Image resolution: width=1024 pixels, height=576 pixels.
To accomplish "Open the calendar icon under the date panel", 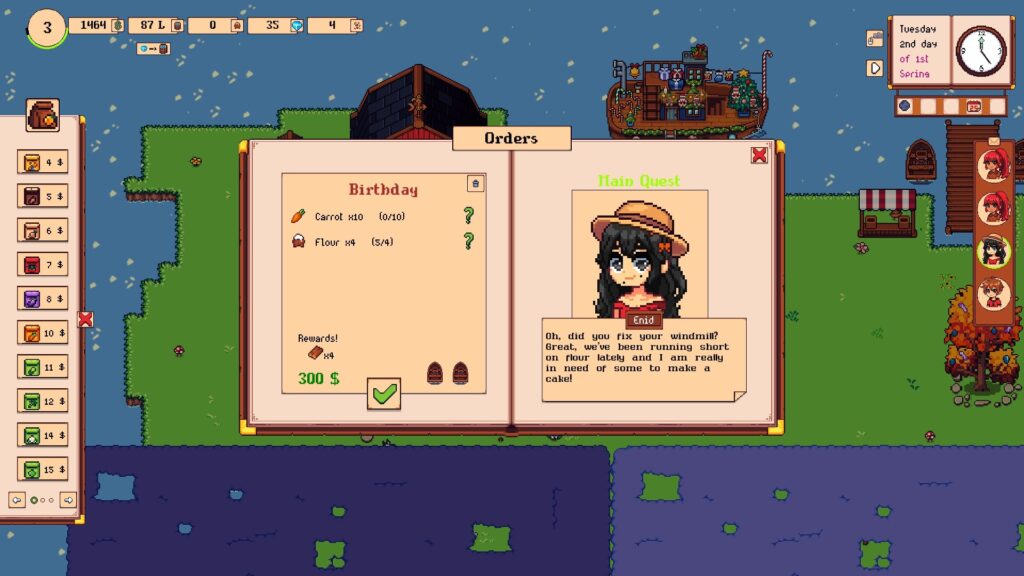I will (x=973, y=105).
